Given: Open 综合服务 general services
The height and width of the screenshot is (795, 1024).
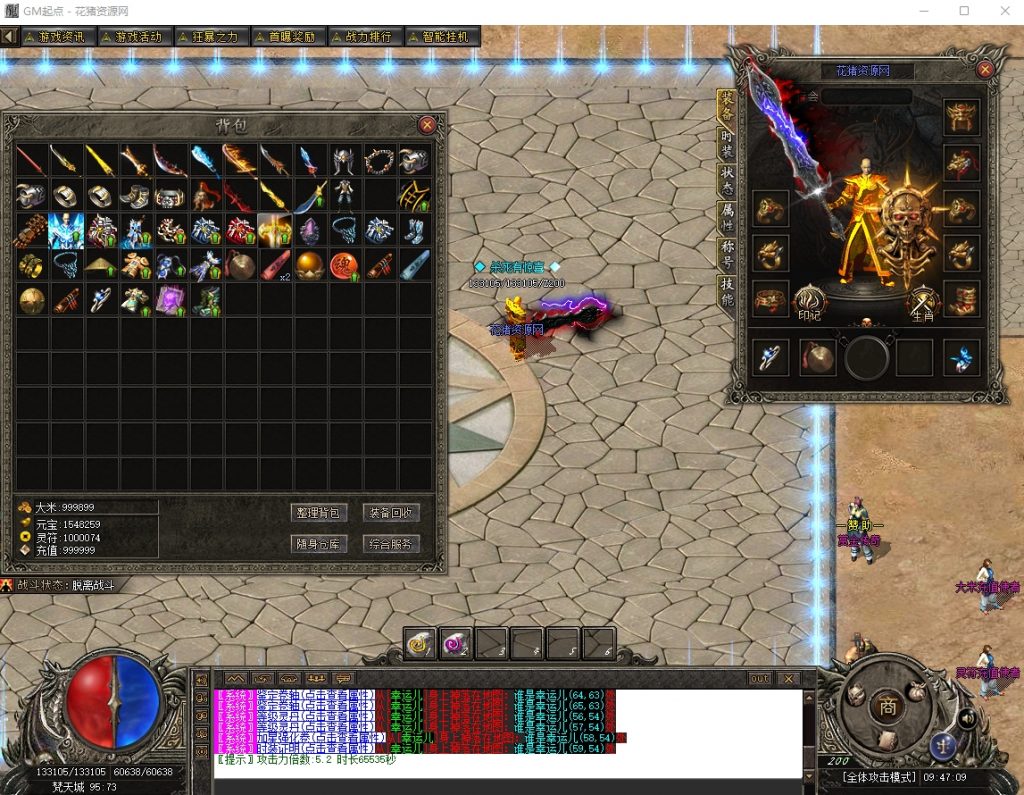Looking at the screenshot, I should (x=391, y=544).
